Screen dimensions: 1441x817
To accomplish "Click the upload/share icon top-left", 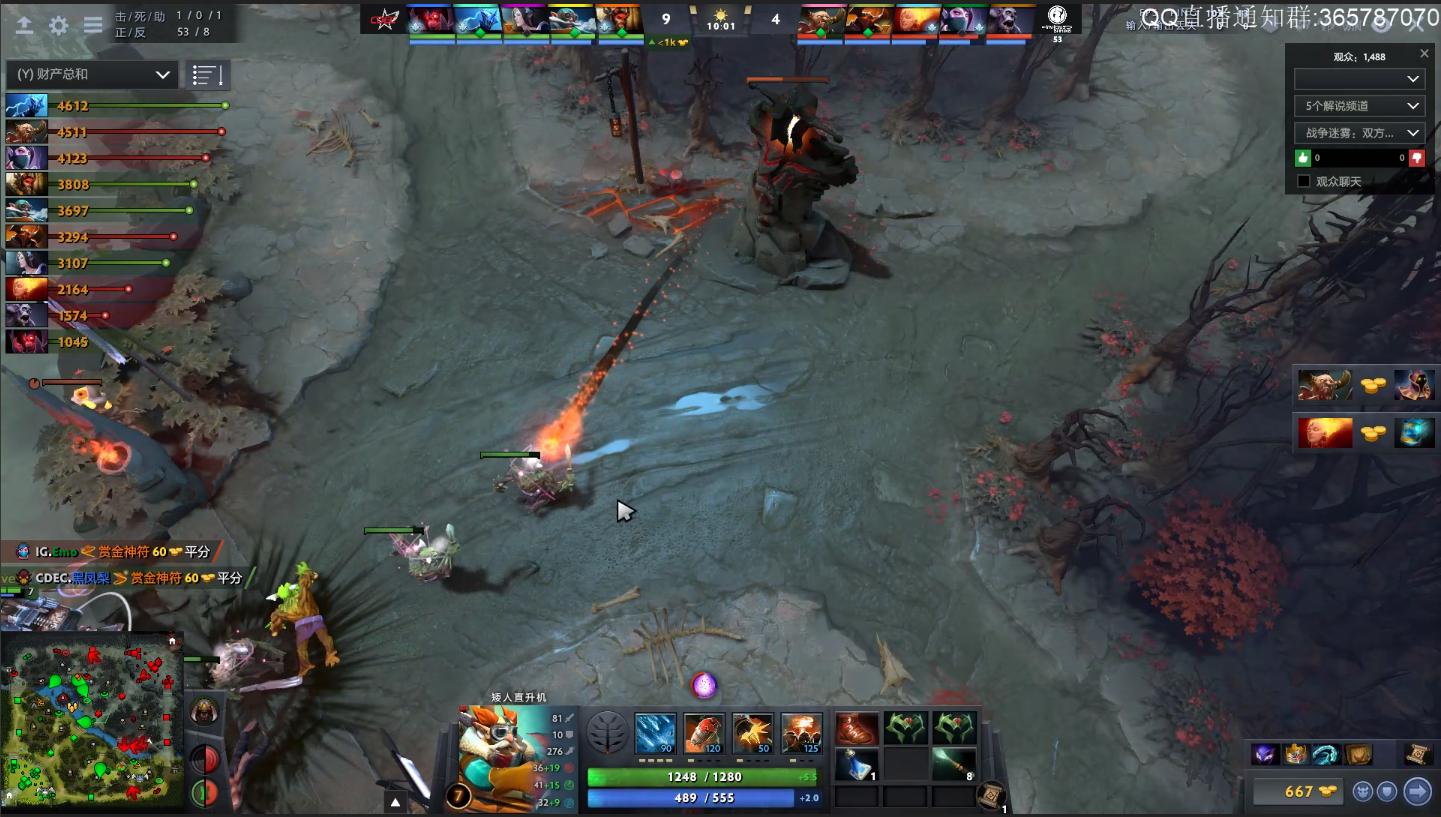I will coord(24,25).
